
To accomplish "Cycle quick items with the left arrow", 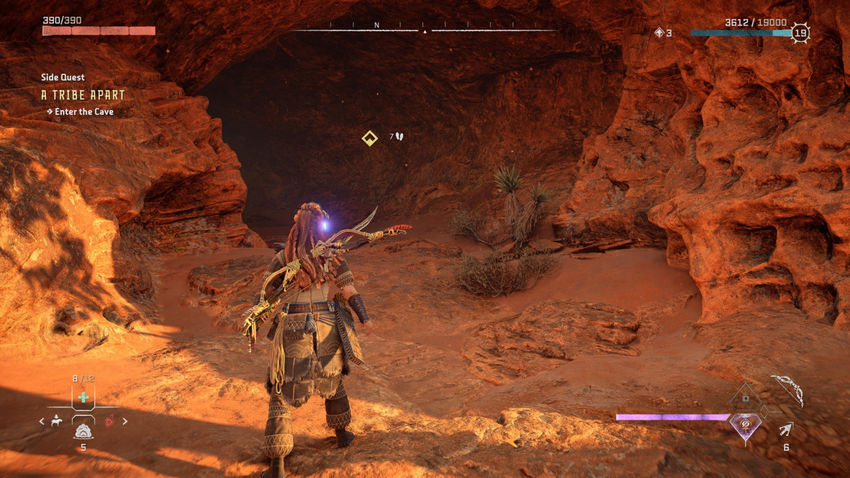I will point(41,421).
